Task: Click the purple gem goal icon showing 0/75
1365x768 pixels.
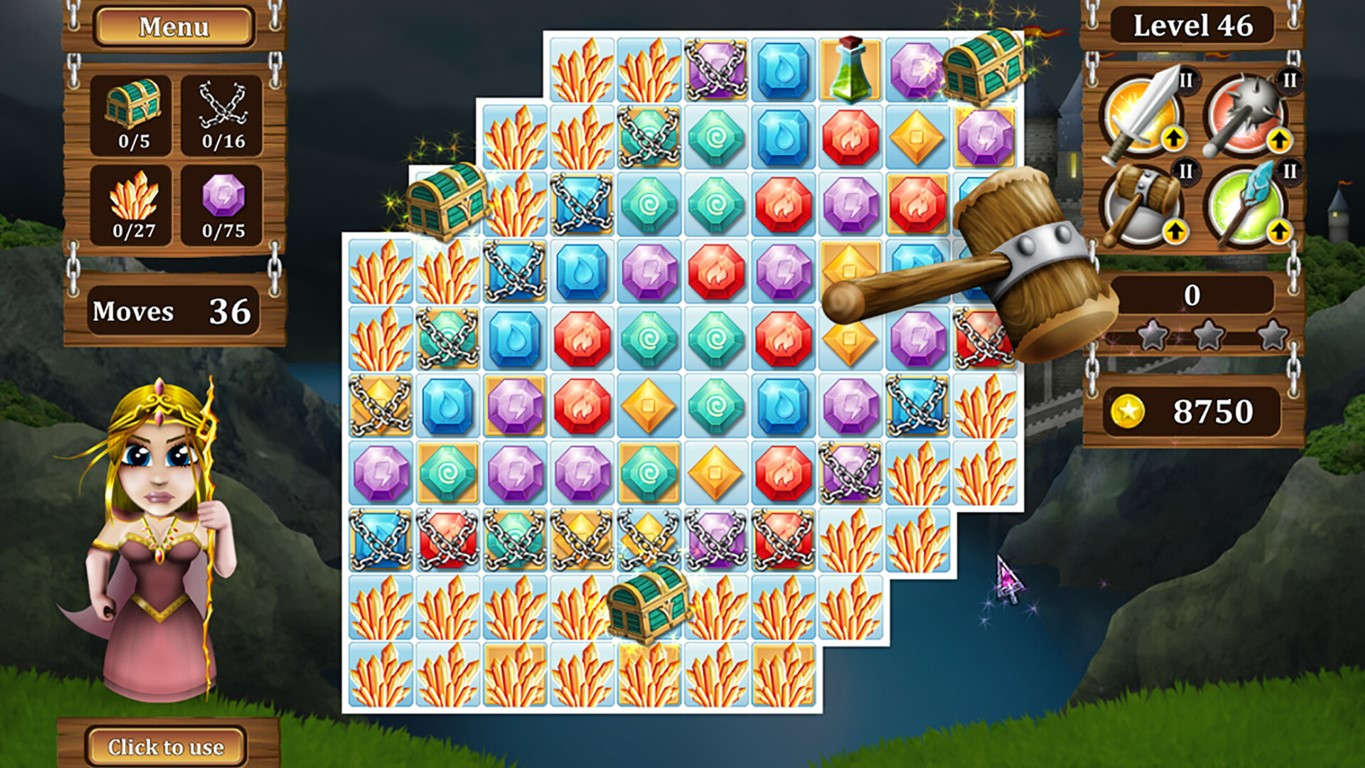Action: point(222,202)
